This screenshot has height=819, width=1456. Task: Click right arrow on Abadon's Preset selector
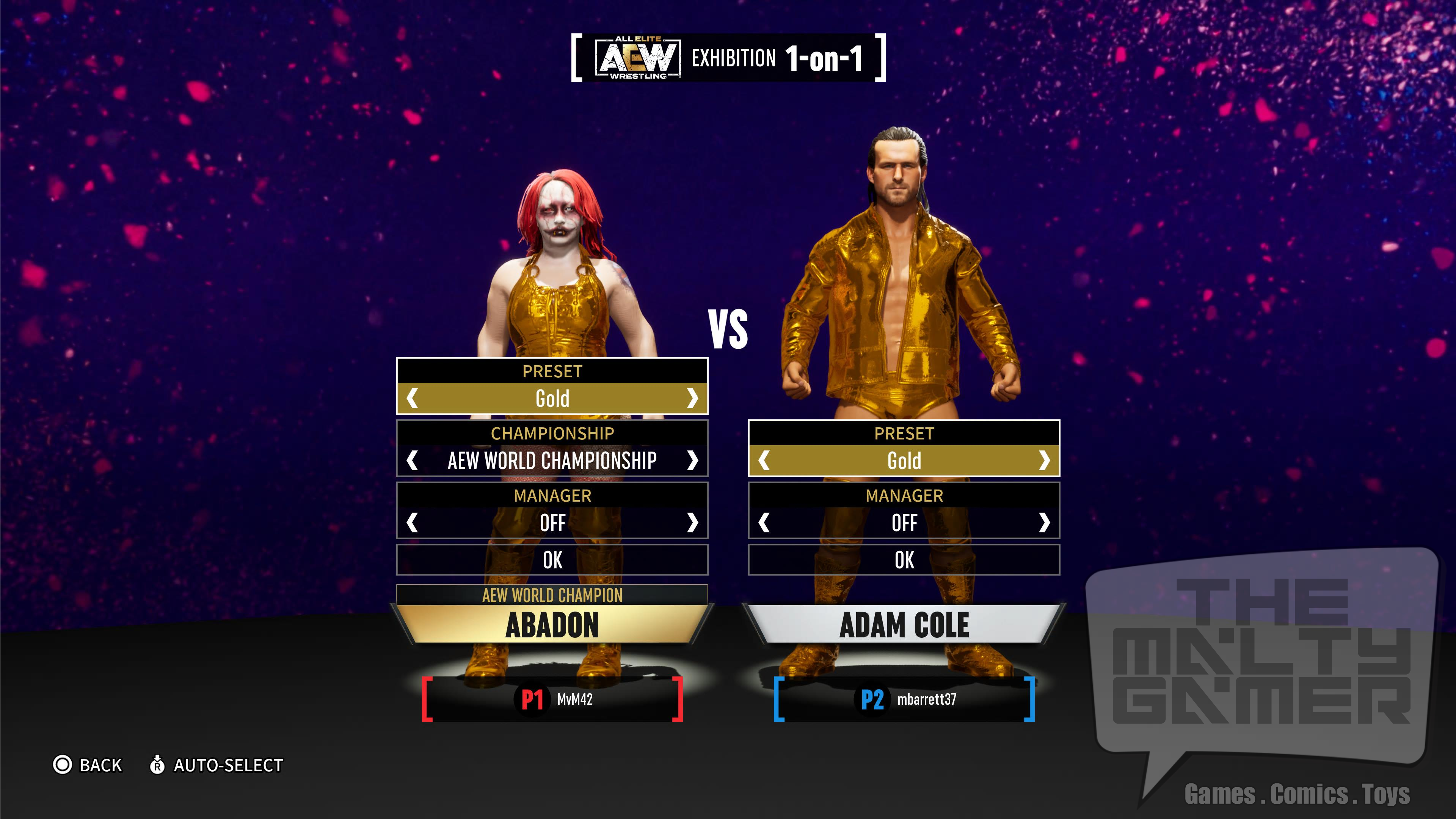(692, 399)
